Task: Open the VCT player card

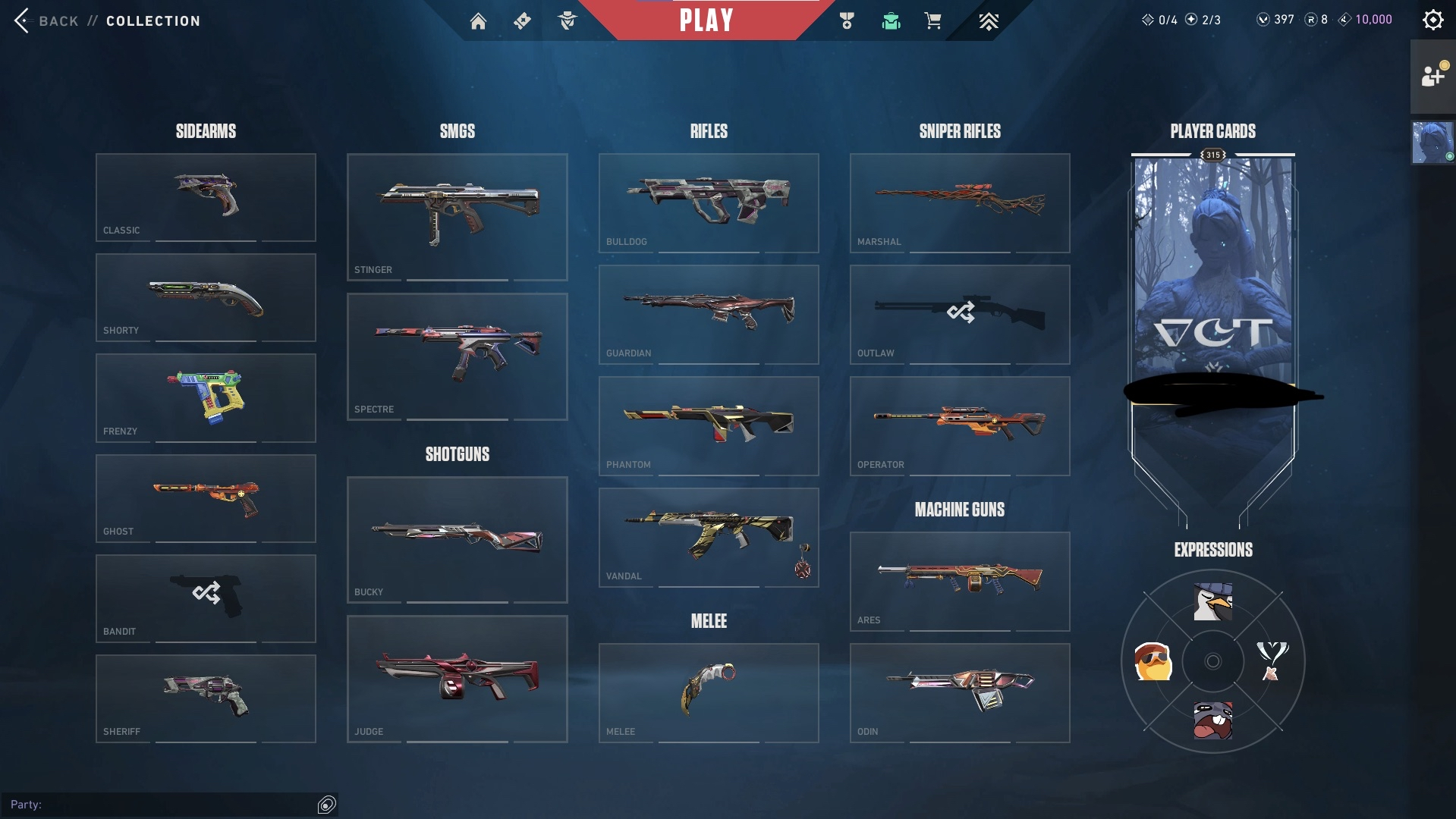Action: [x=1212, y=303]
